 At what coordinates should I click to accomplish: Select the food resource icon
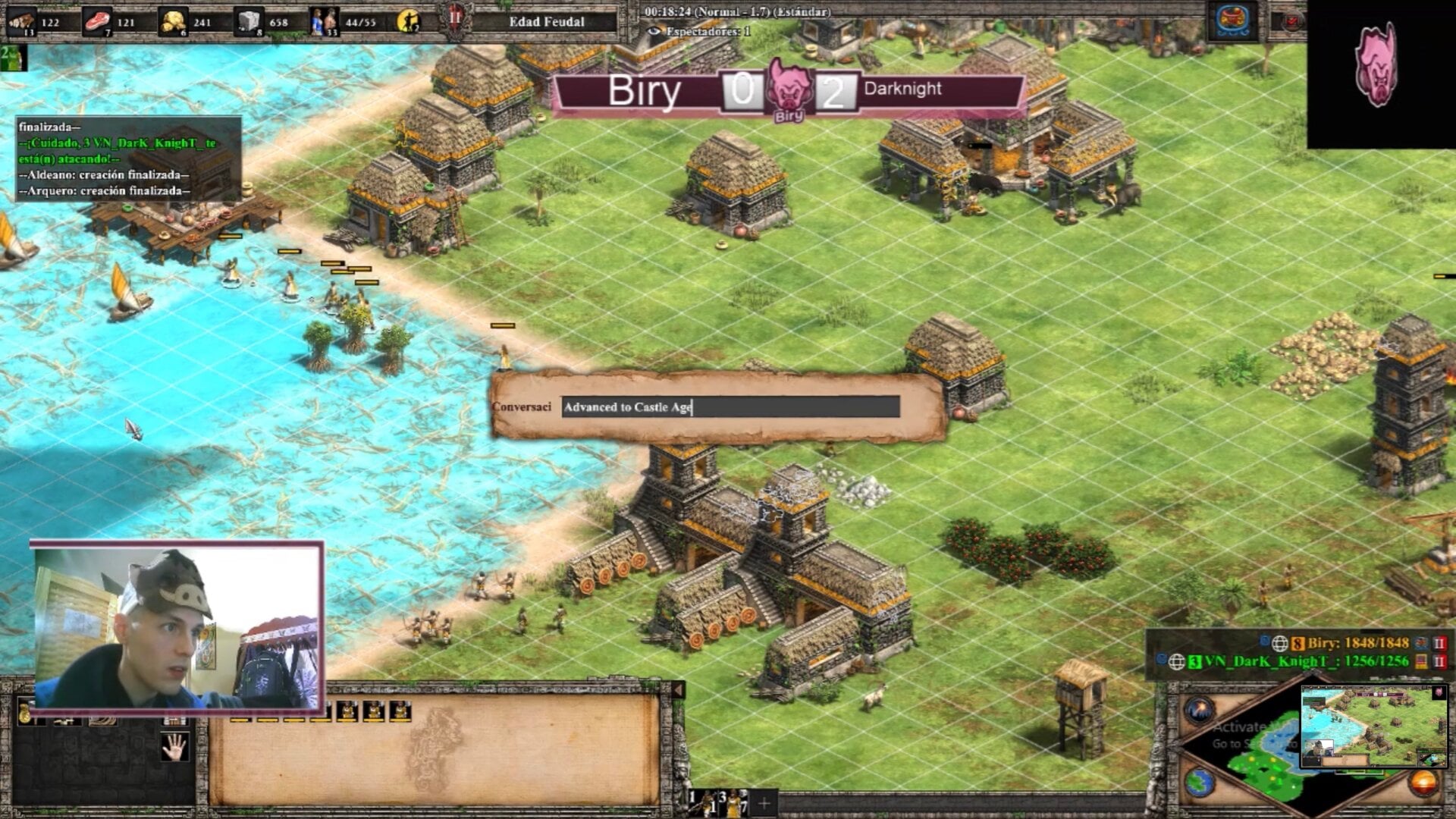click(97, 21)
